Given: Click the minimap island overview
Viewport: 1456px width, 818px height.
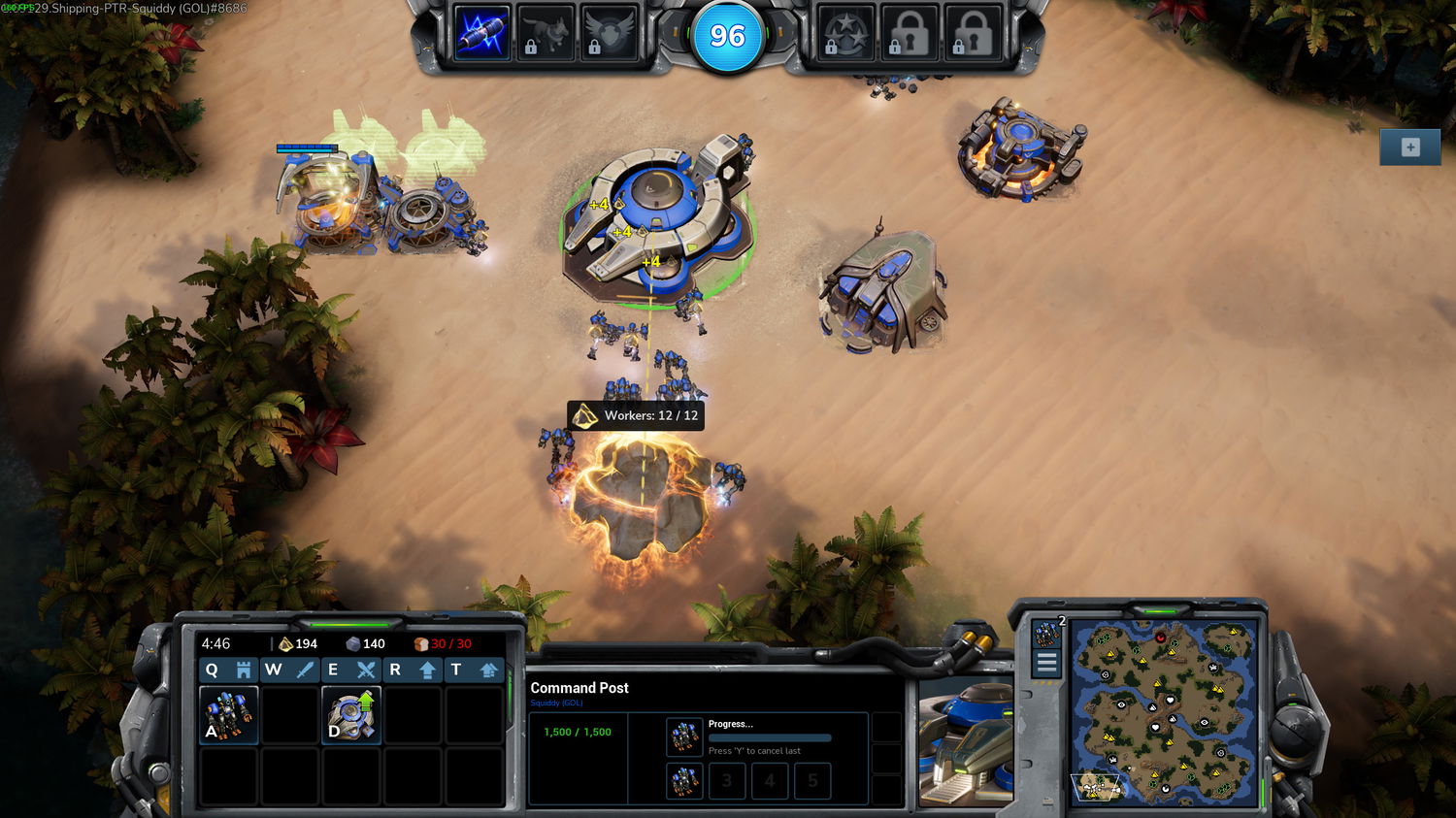Looking at the screenshot, I should click(1165, 713).
